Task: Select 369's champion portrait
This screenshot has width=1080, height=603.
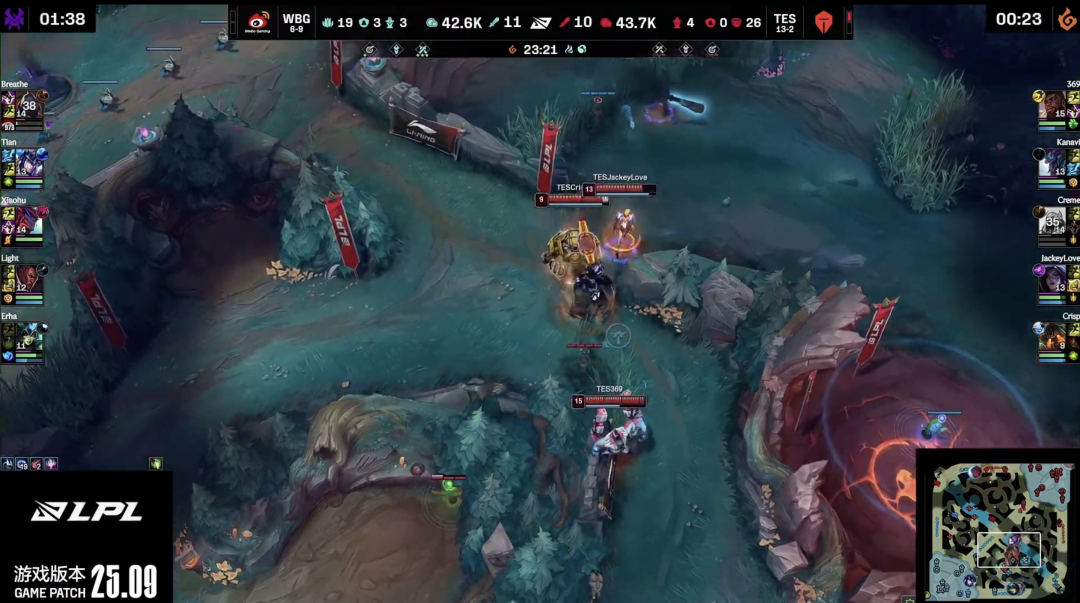Action: pos(1052,104)
